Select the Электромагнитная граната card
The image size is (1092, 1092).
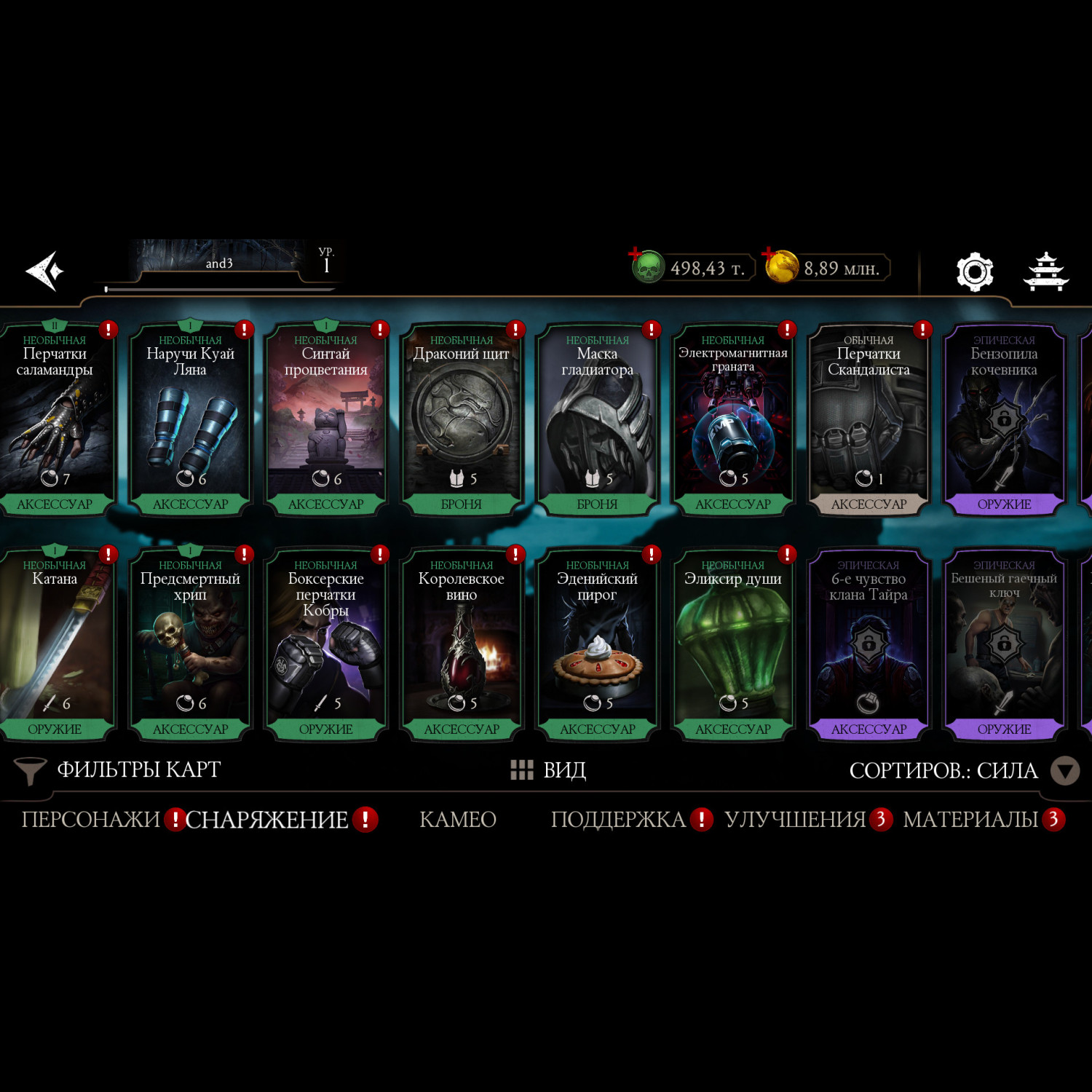(733, 419)
